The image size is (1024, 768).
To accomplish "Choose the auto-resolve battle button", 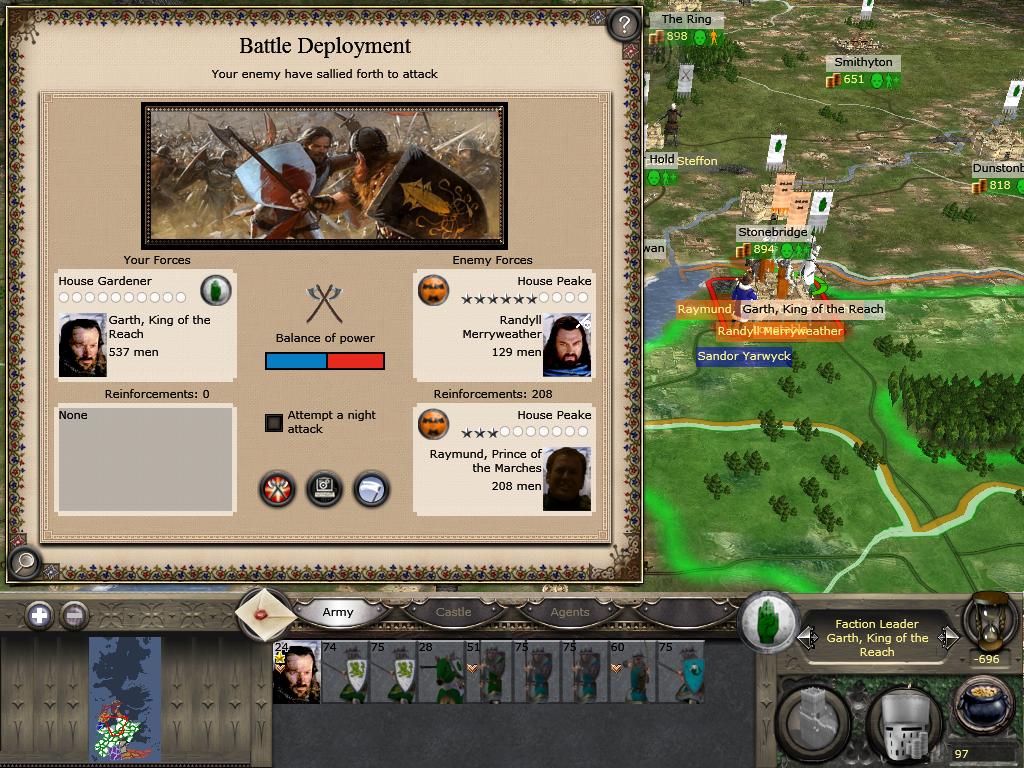I will coord(325,489).
